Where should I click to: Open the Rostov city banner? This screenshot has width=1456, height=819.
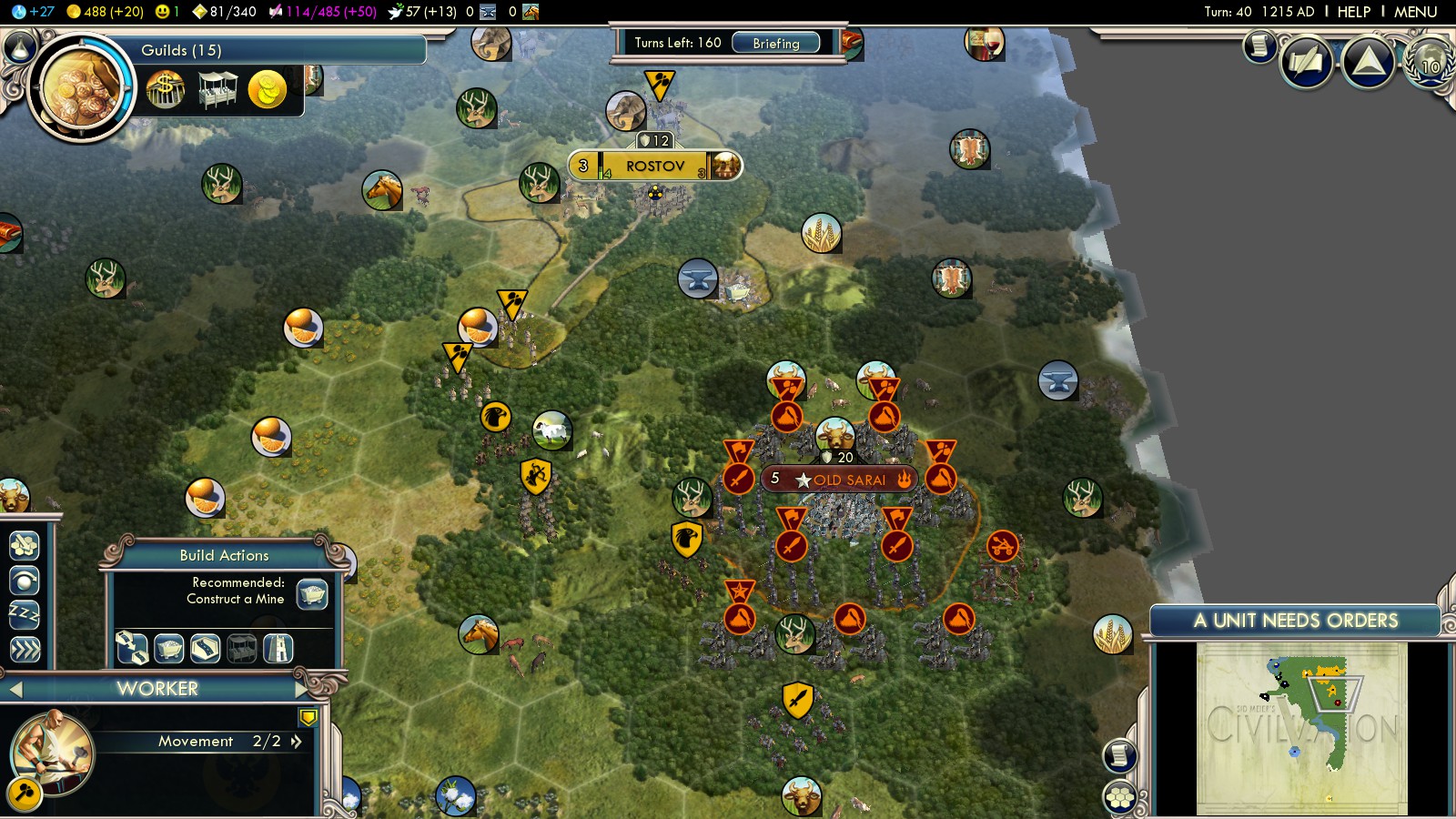(x=654, y=166)
